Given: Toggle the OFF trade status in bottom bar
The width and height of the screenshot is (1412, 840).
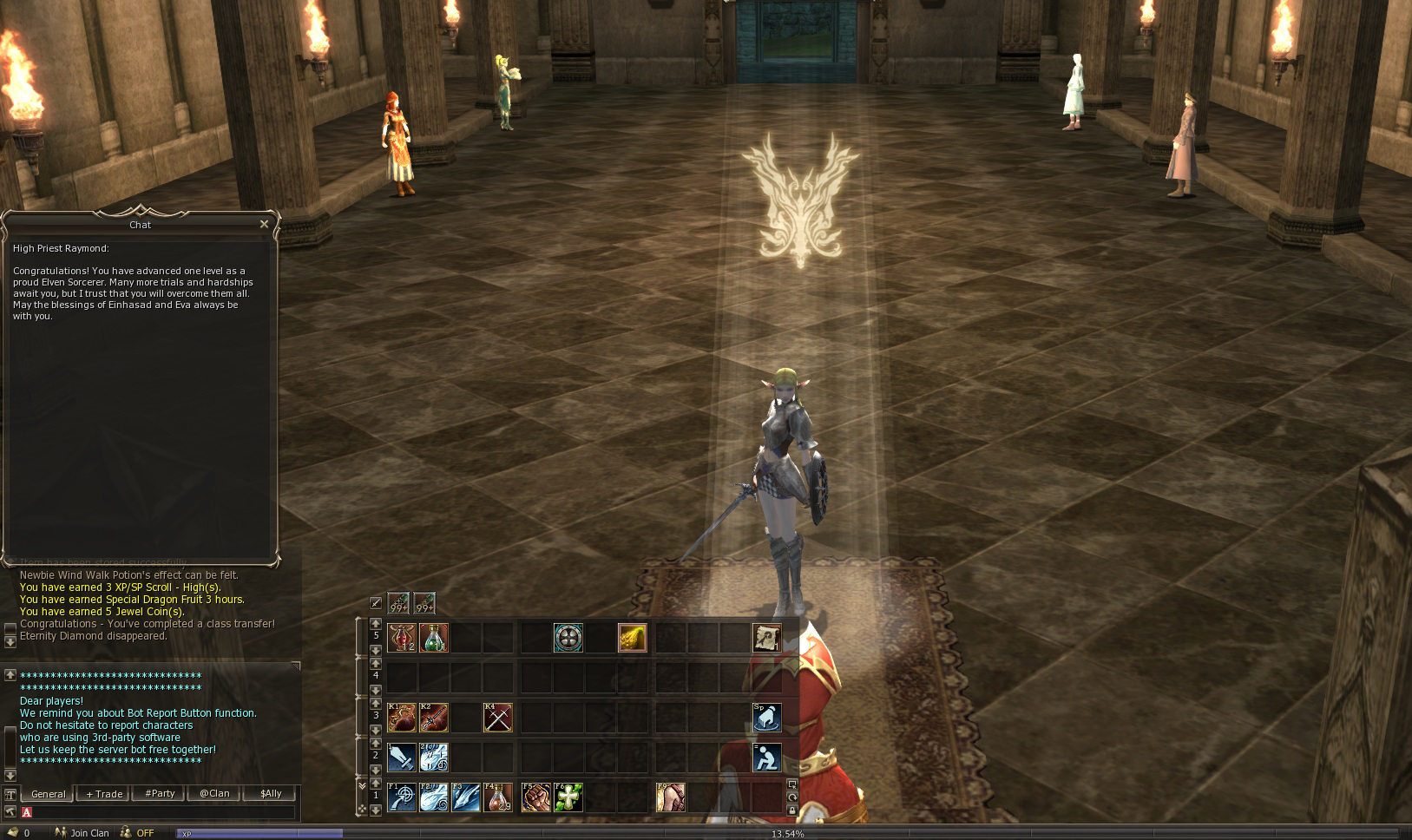Looking at the screenshot, I should coord(145,832).
